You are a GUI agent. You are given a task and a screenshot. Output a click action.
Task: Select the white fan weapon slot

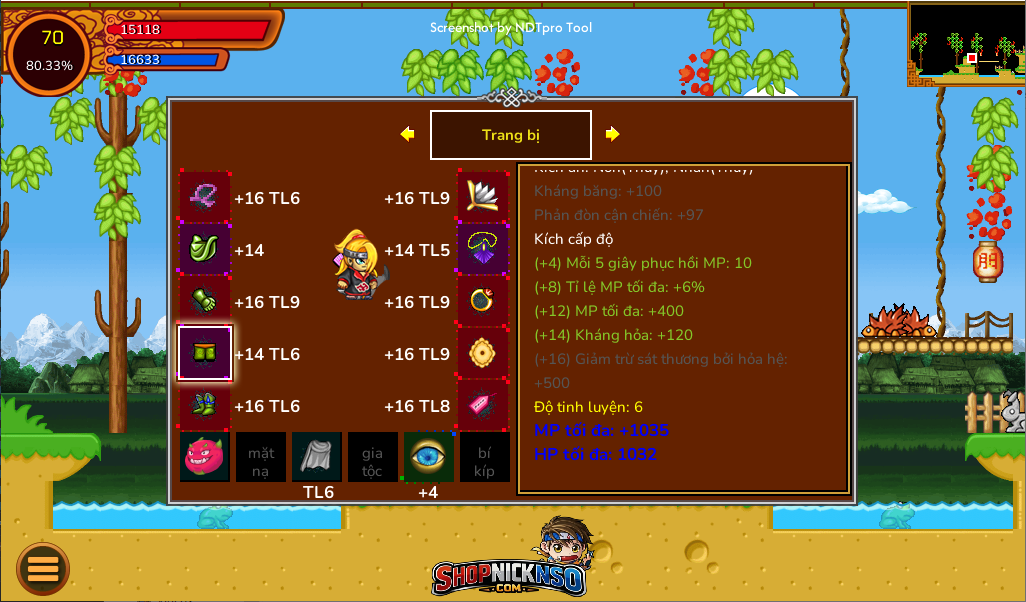click(x=483, y=197)
